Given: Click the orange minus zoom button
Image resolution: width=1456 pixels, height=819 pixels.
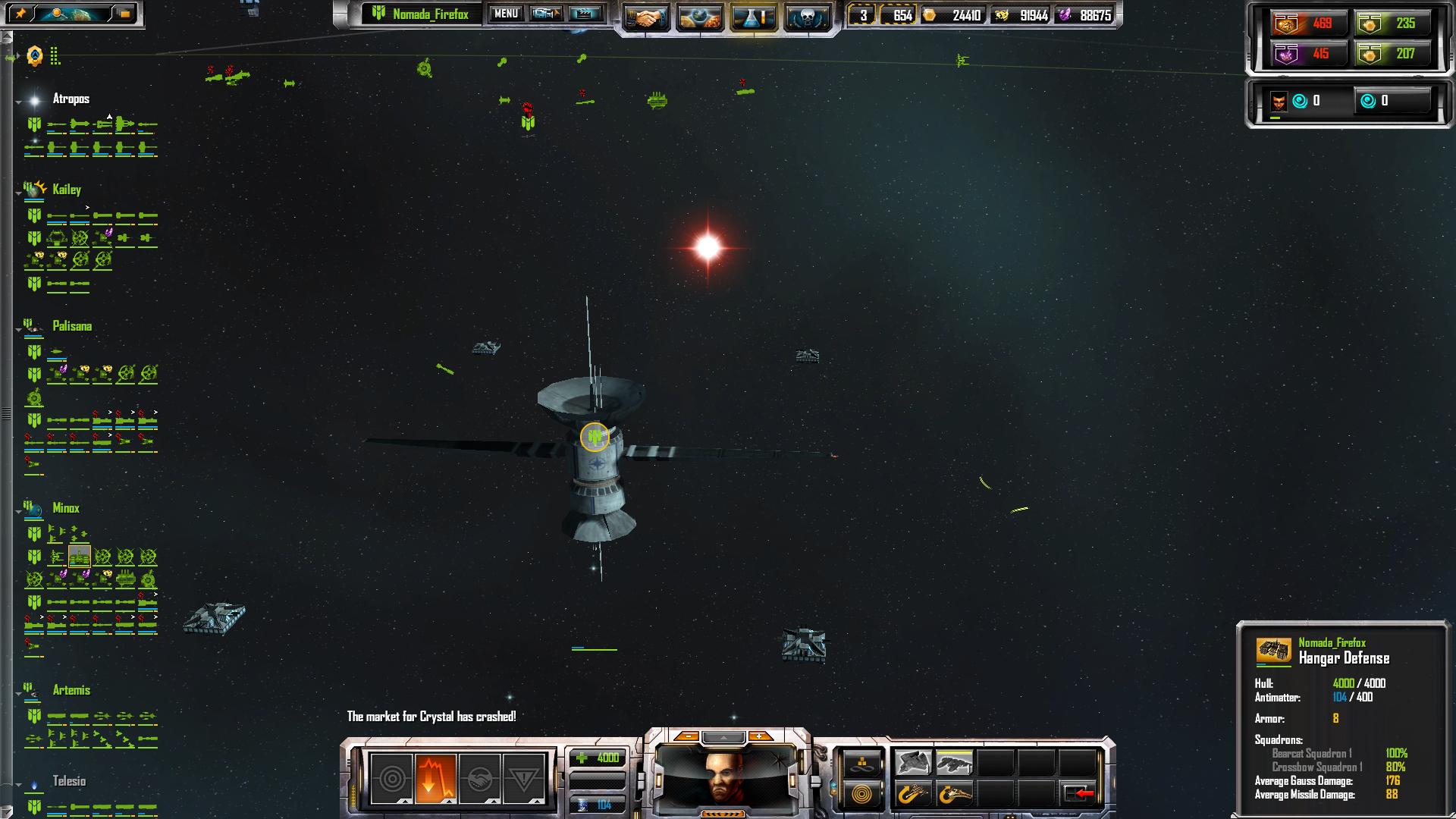Looking at the screenshot, I should coord(687,736).
